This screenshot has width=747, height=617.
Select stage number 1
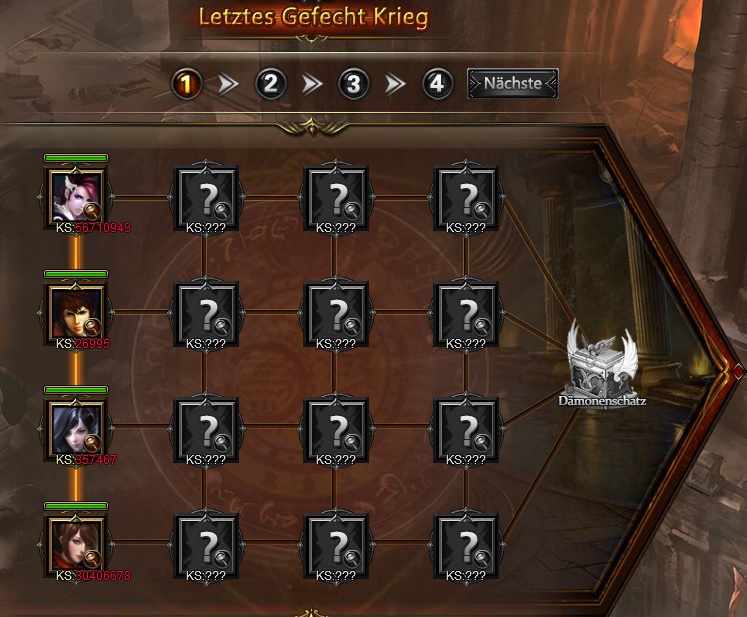pos(188,83)
